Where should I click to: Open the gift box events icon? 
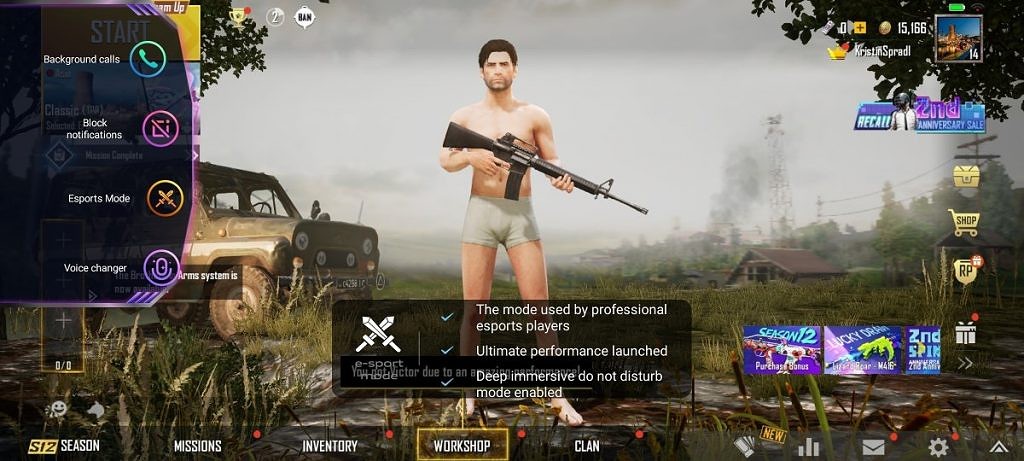964,331
